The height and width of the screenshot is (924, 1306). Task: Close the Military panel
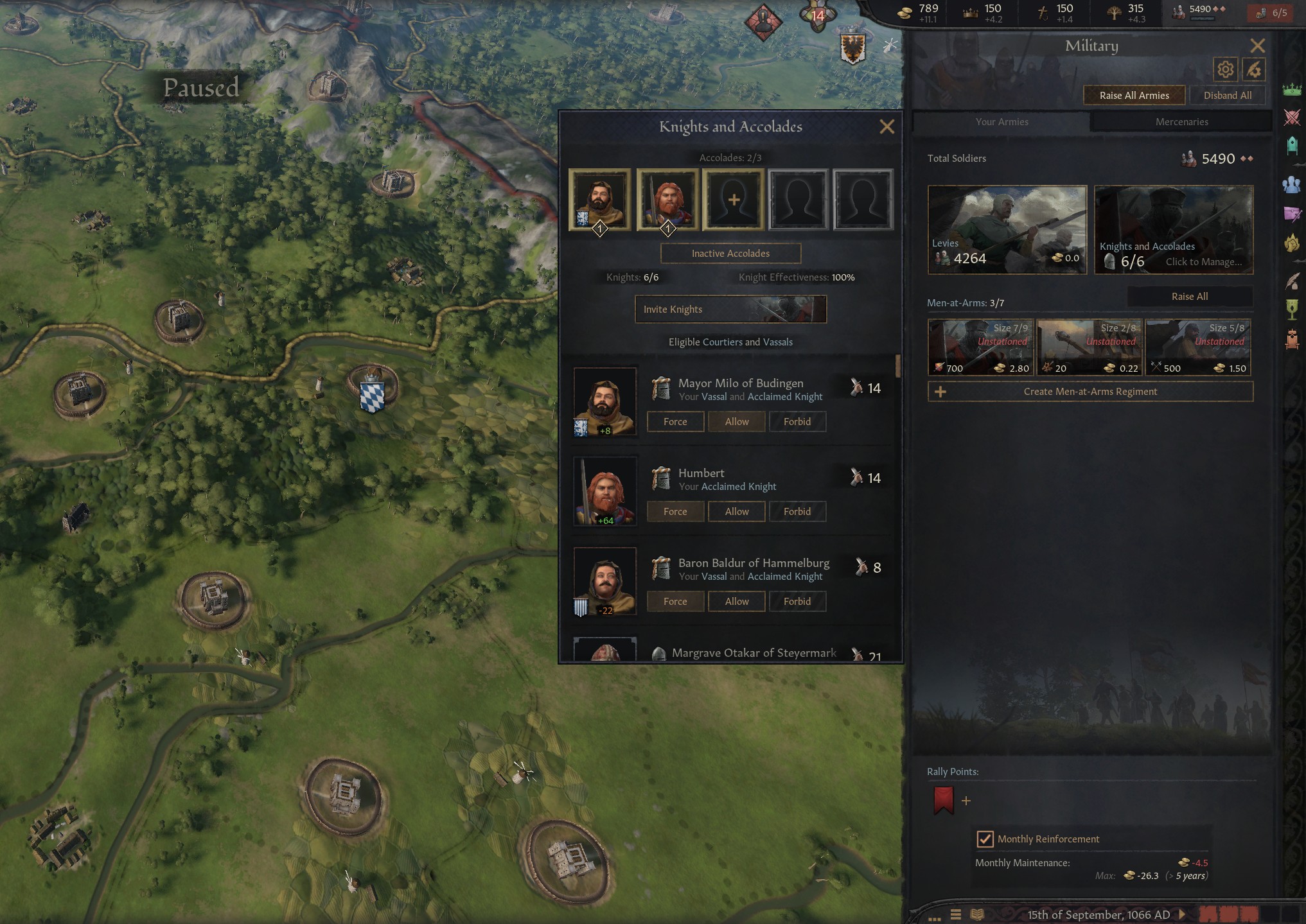(x=1257, y=46)
